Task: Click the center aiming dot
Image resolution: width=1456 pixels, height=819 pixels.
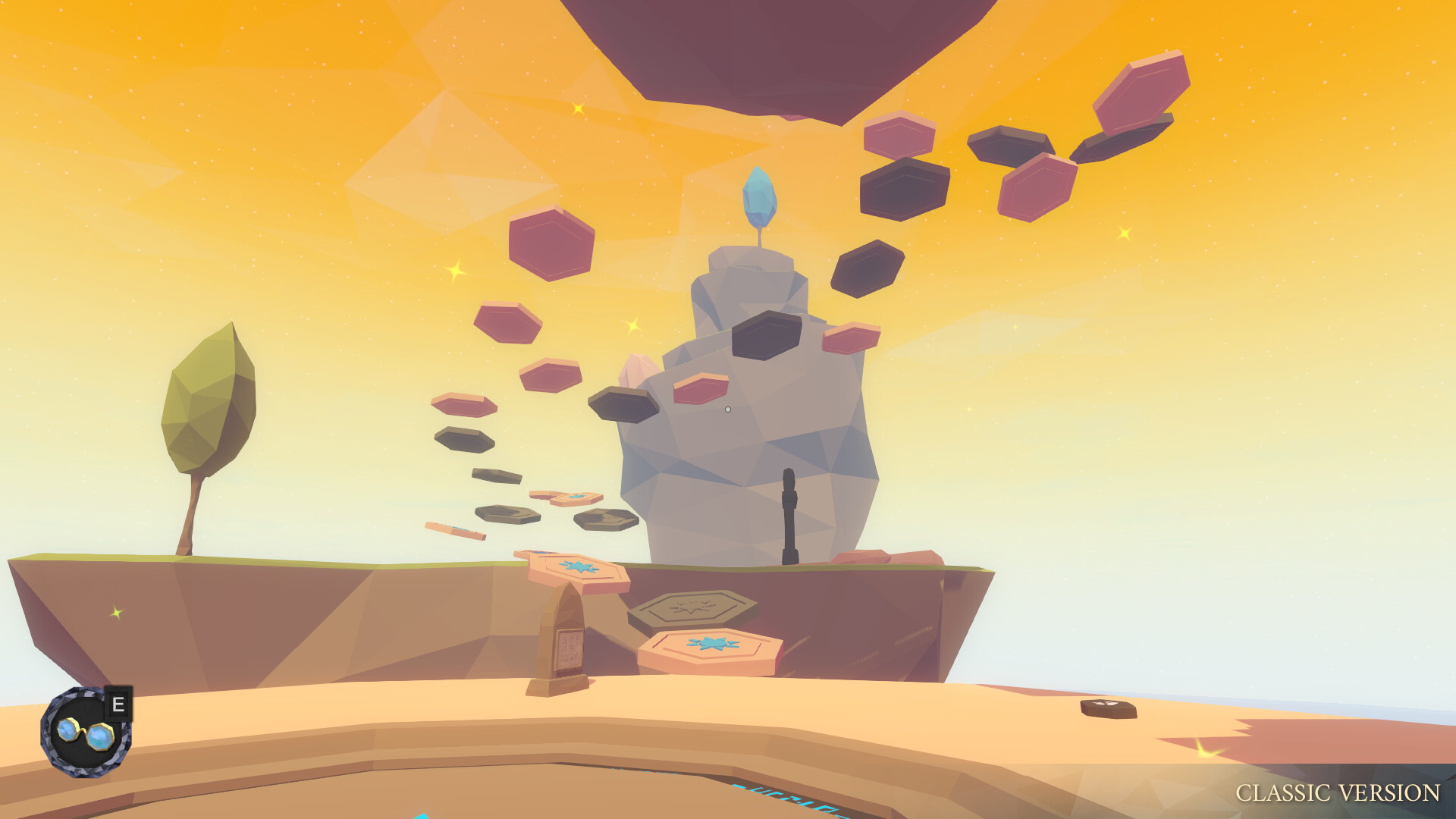Action: tap(728, 408)
